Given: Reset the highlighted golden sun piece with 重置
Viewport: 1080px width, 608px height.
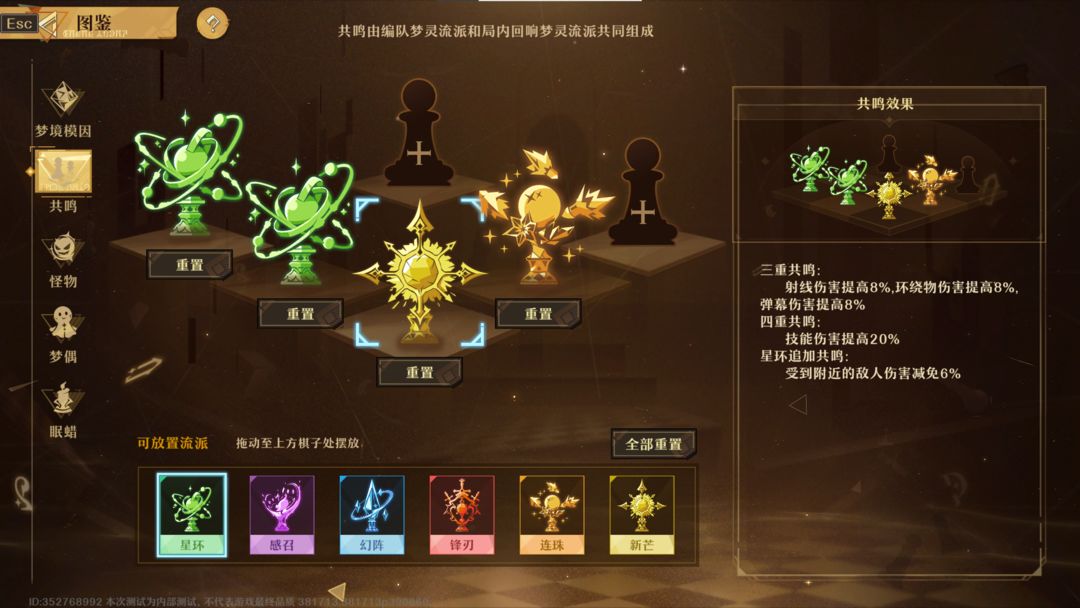Looking at the screenshot, I should click(420, 372).
